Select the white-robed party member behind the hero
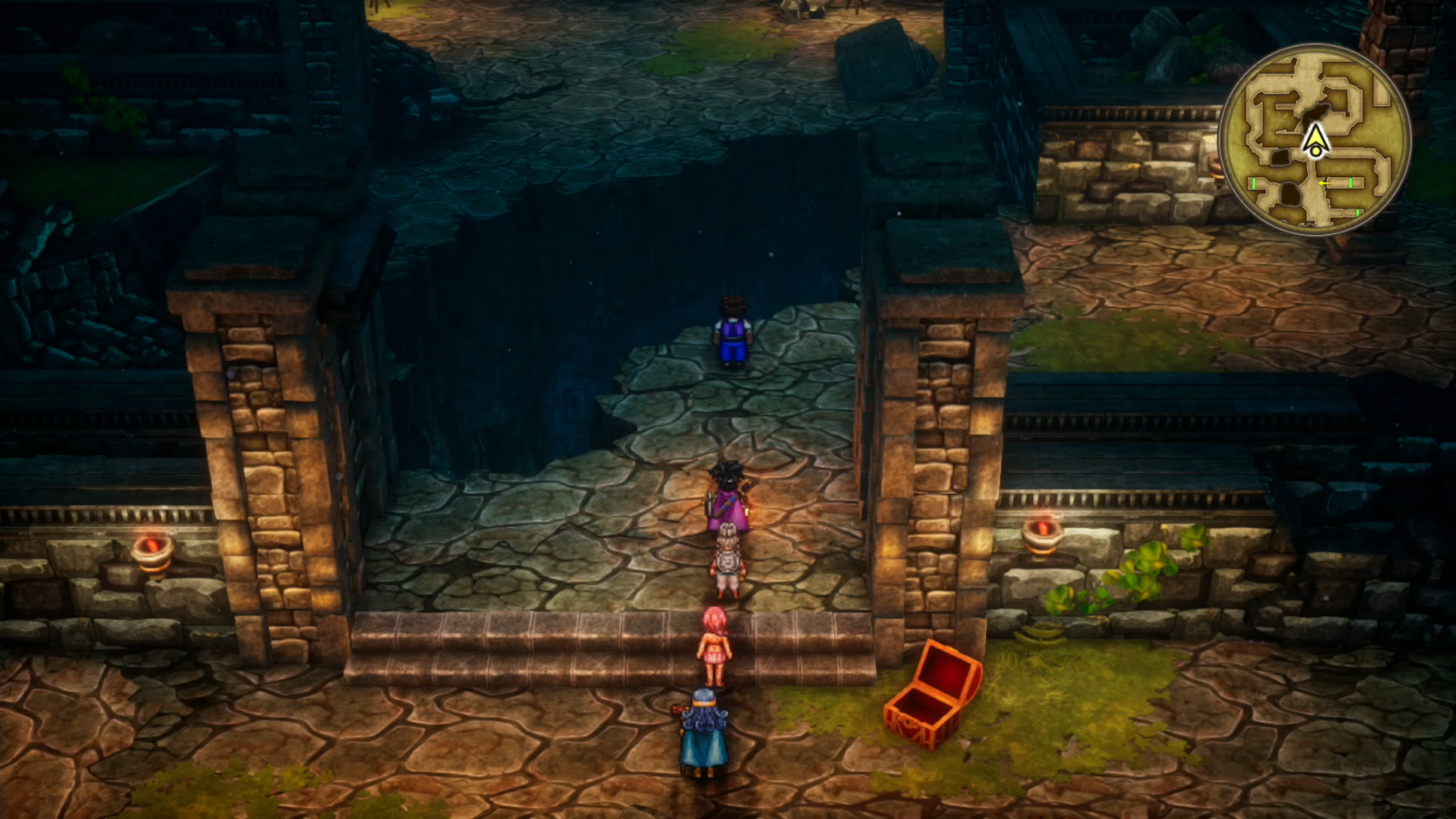 [x=725, y=559]
